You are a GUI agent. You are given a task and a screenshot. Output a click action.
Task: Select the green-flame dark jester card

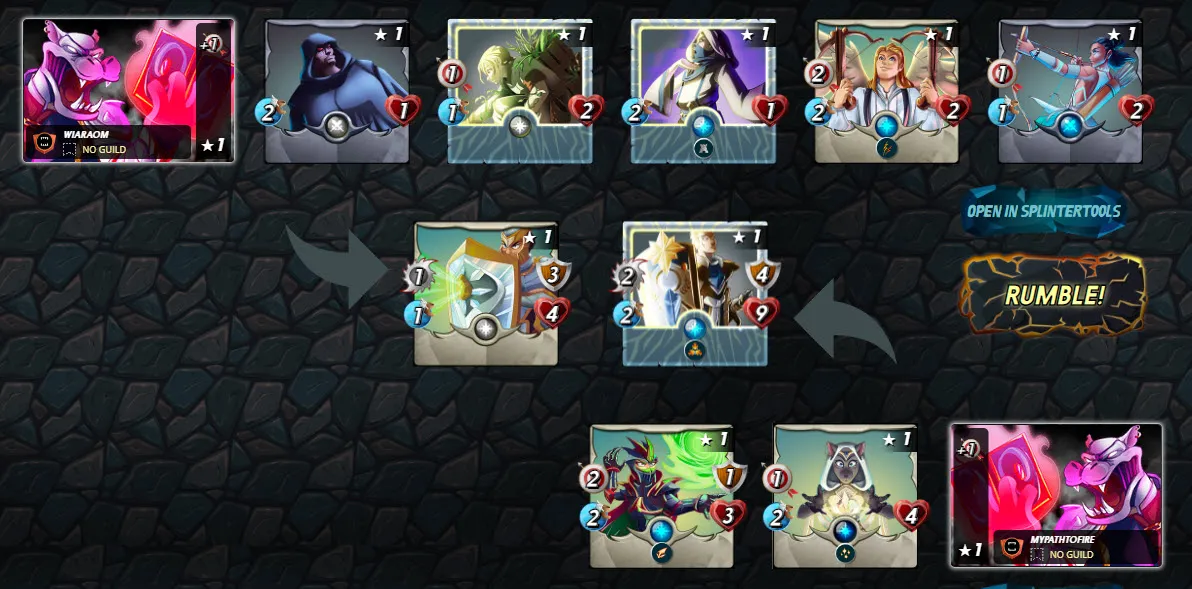[x=662, y=496]
